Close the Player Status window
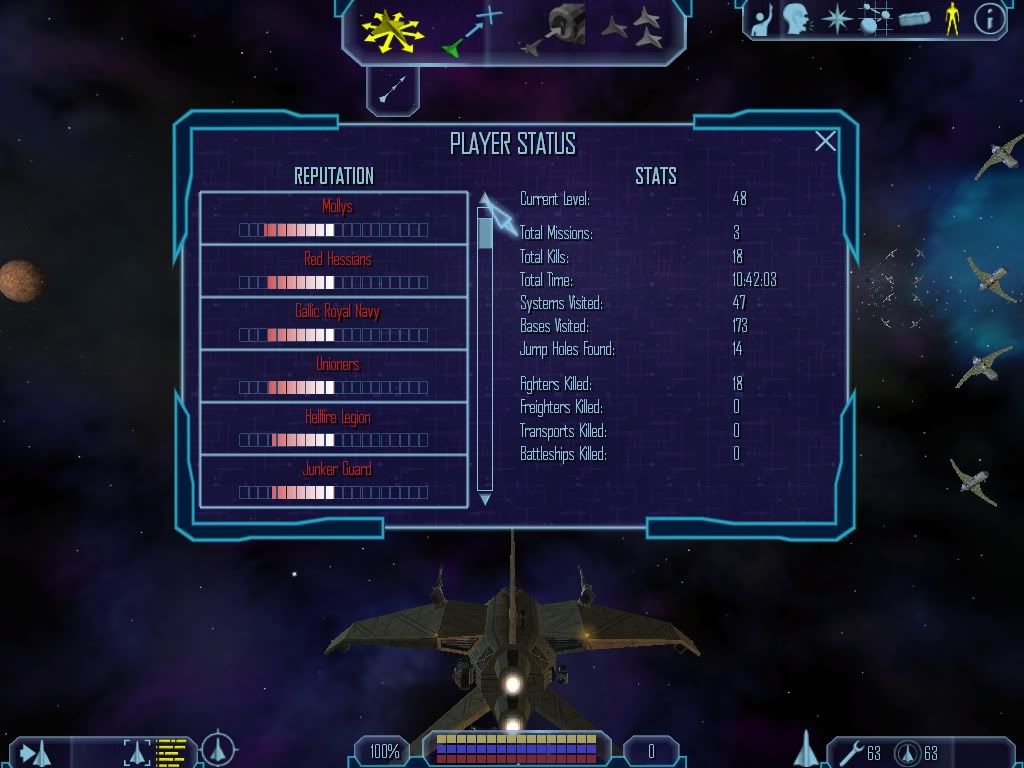 pos(825,142)
